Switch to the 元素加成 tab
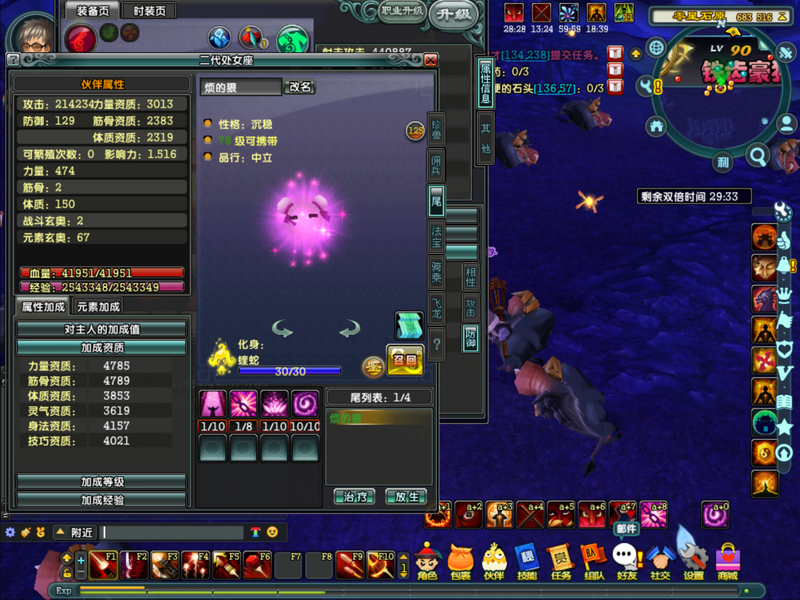Viewport: 800px width, 600px height. pos(98,307)
